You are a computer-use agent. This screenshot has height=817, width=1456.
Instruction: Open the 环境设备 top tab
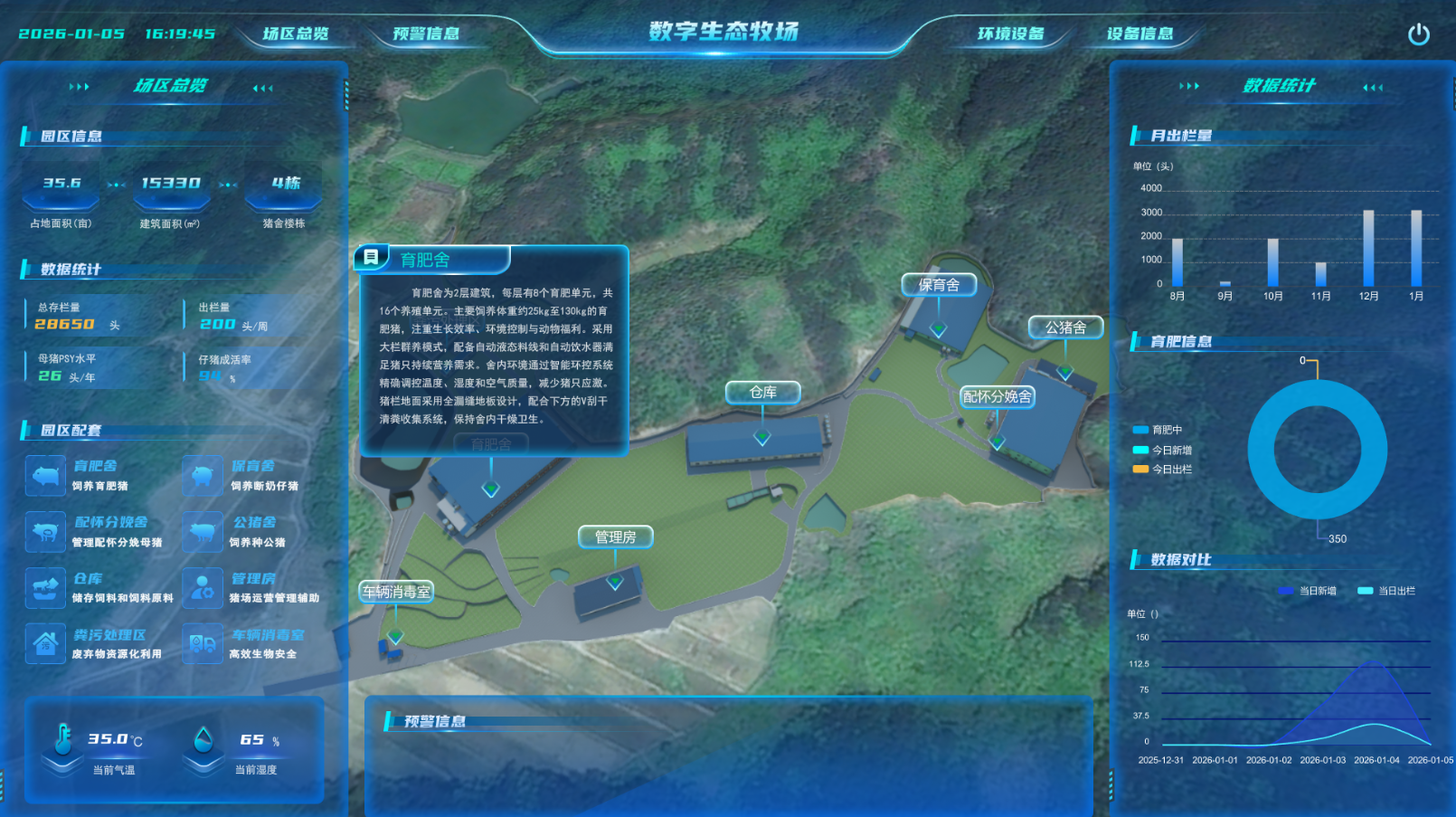[1010, 34]
